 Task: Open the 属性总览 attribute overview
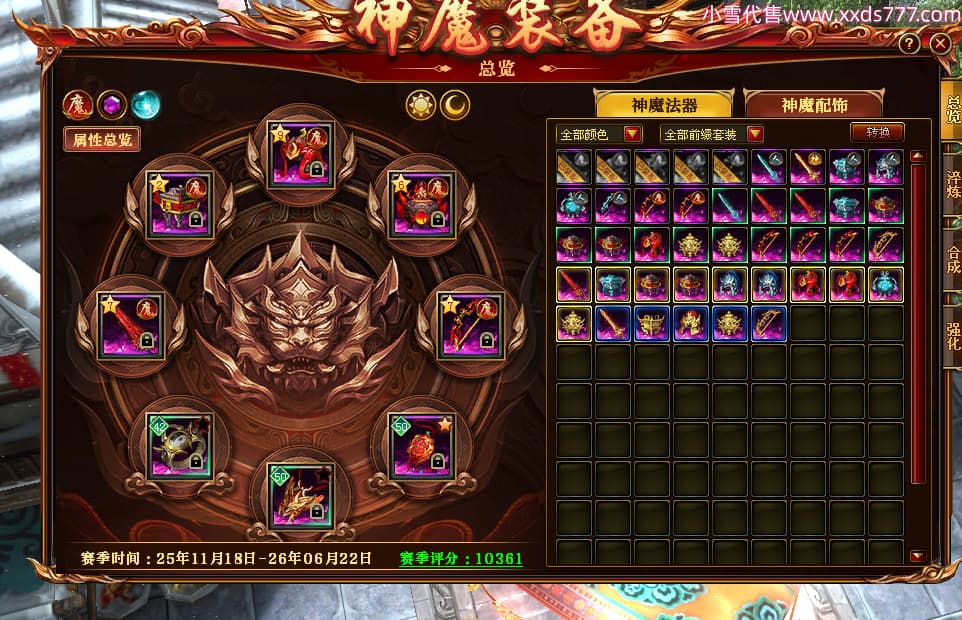pos(102,139)
